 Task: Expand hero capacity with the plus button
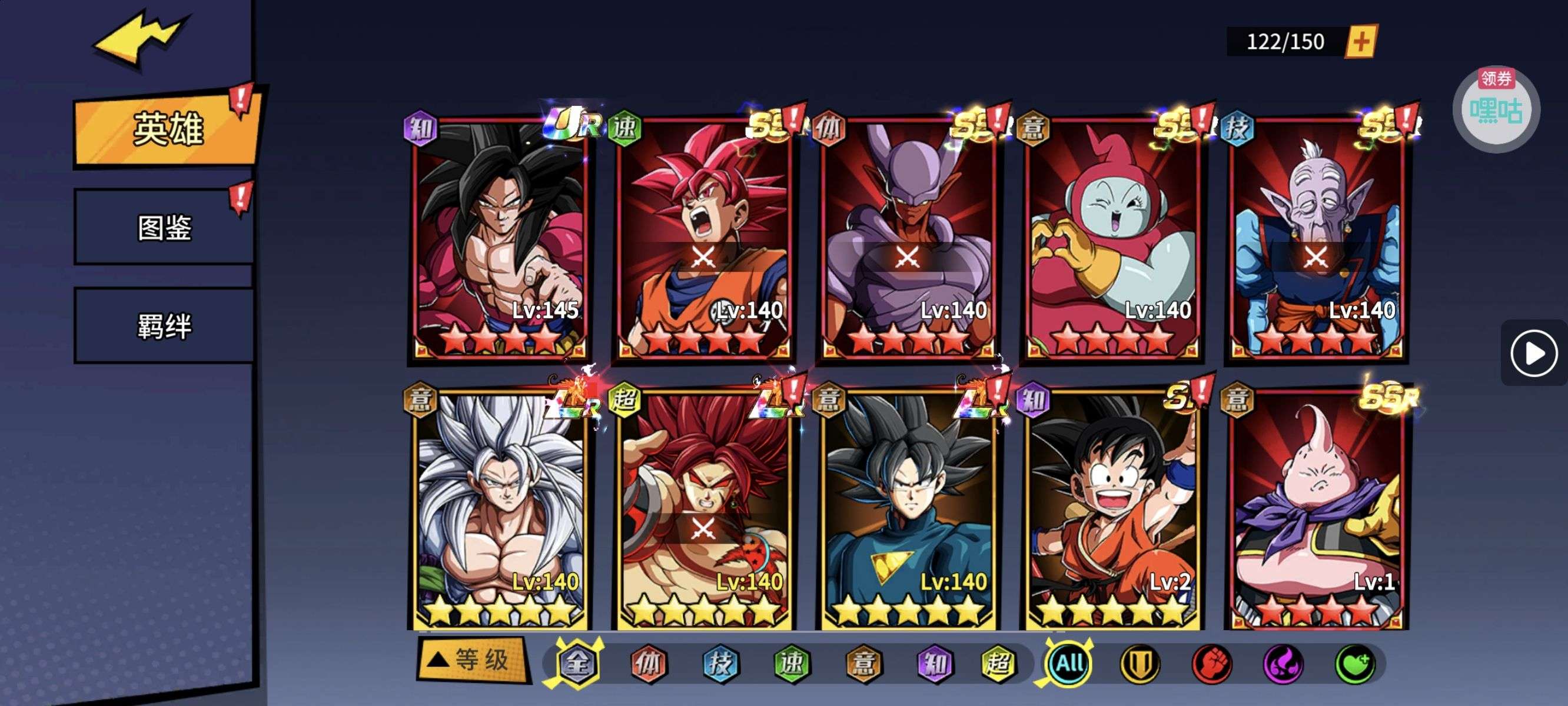coord(1361,41)
